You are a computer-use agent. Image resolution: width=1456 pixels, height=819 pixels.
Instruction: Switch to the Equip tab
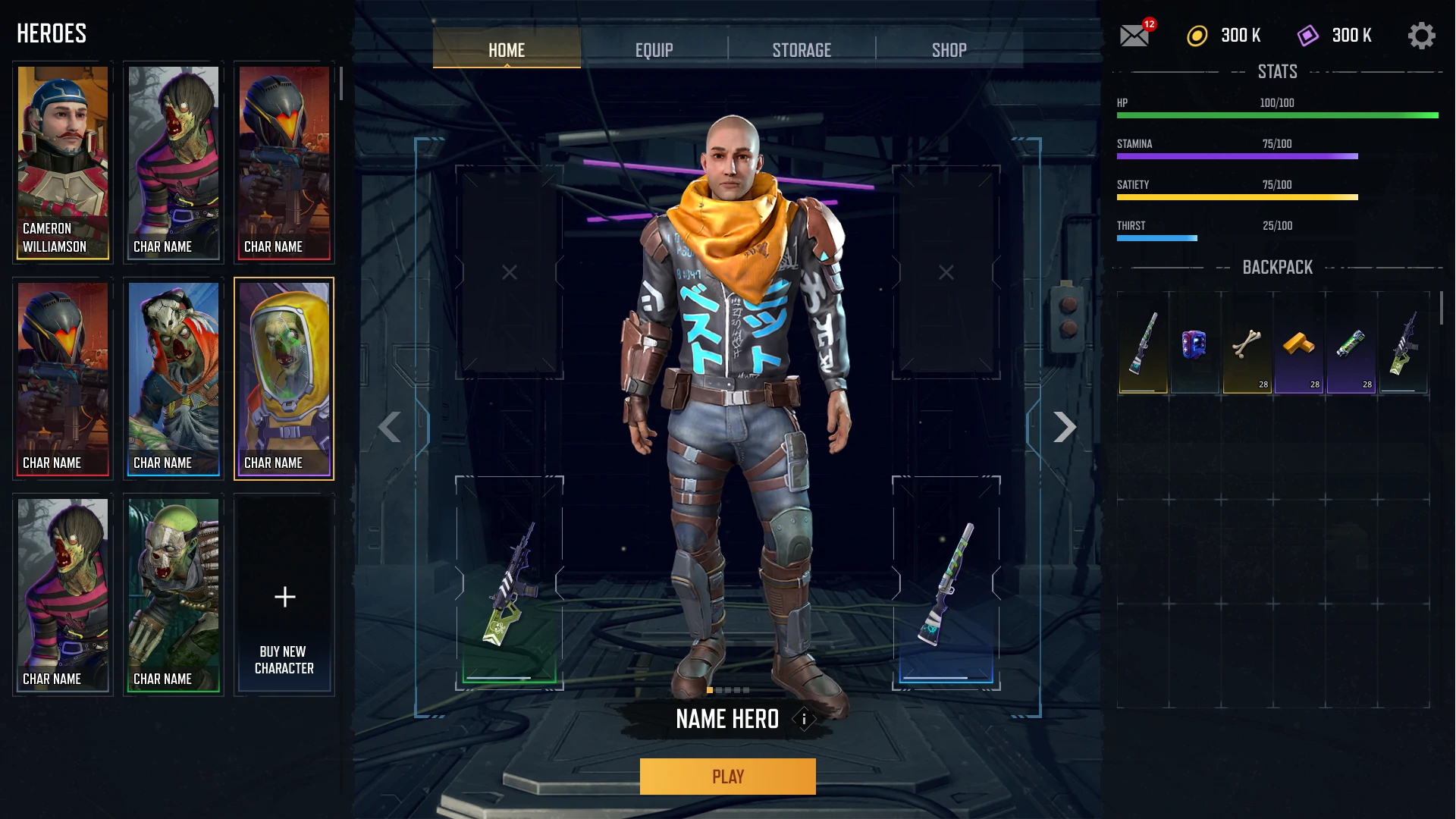tap(654, 50)
